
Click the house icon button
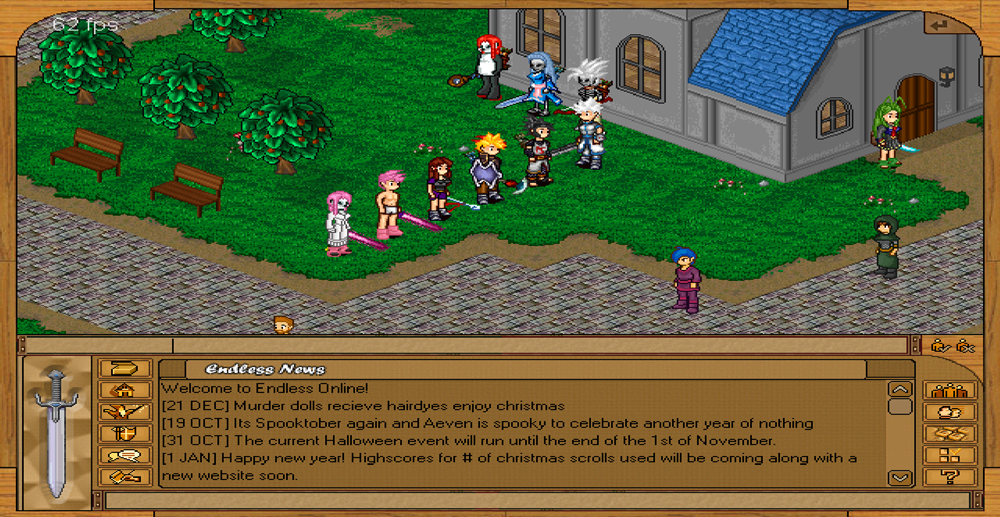pos(125,390)
